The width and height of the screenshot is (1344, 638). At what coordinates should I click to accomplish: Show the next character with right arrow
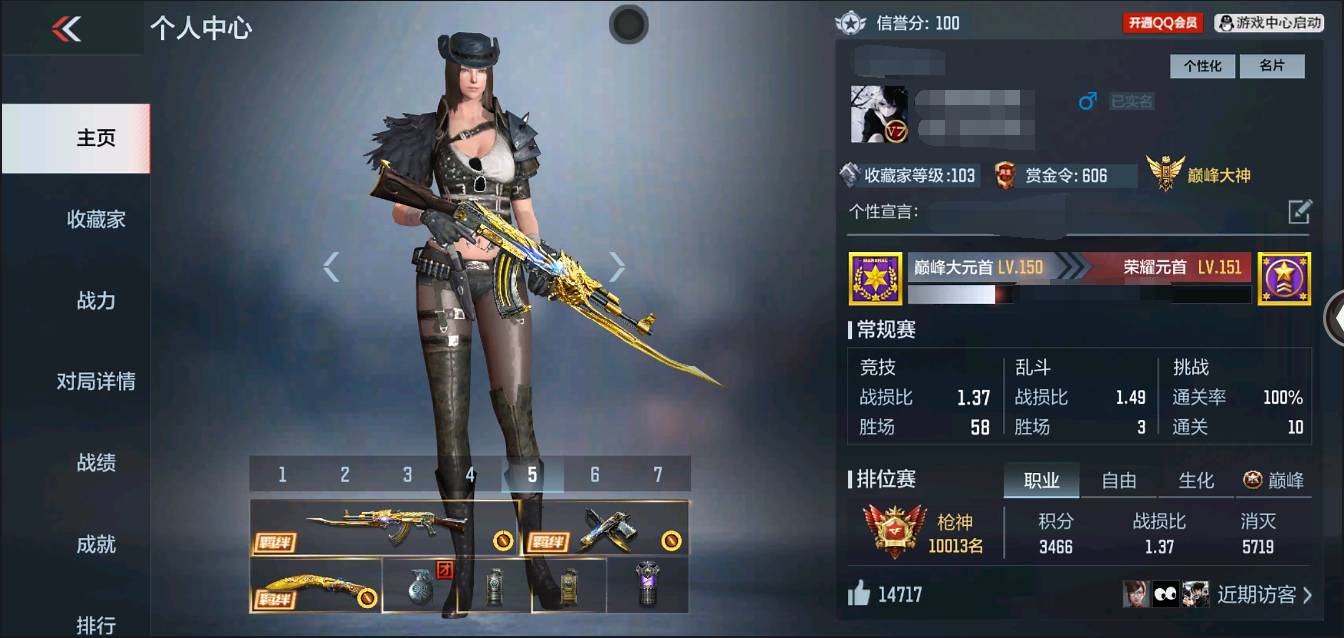click(x=617, y=267)
